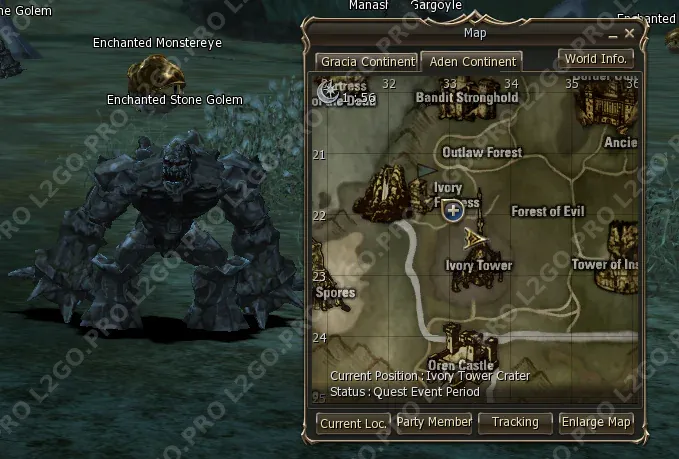Show current location on map
This screenshot has height=459, width=679.
coord(353,423)
